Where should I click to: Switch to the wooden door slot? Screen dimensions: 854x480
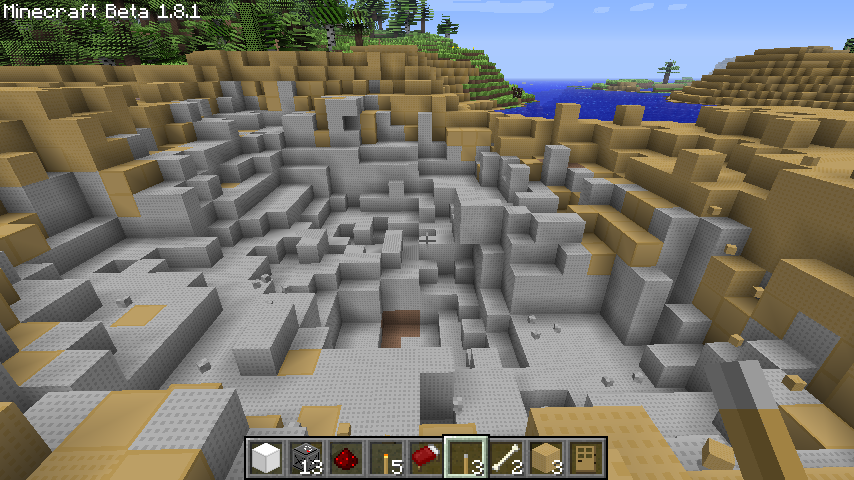pos(586,459)
